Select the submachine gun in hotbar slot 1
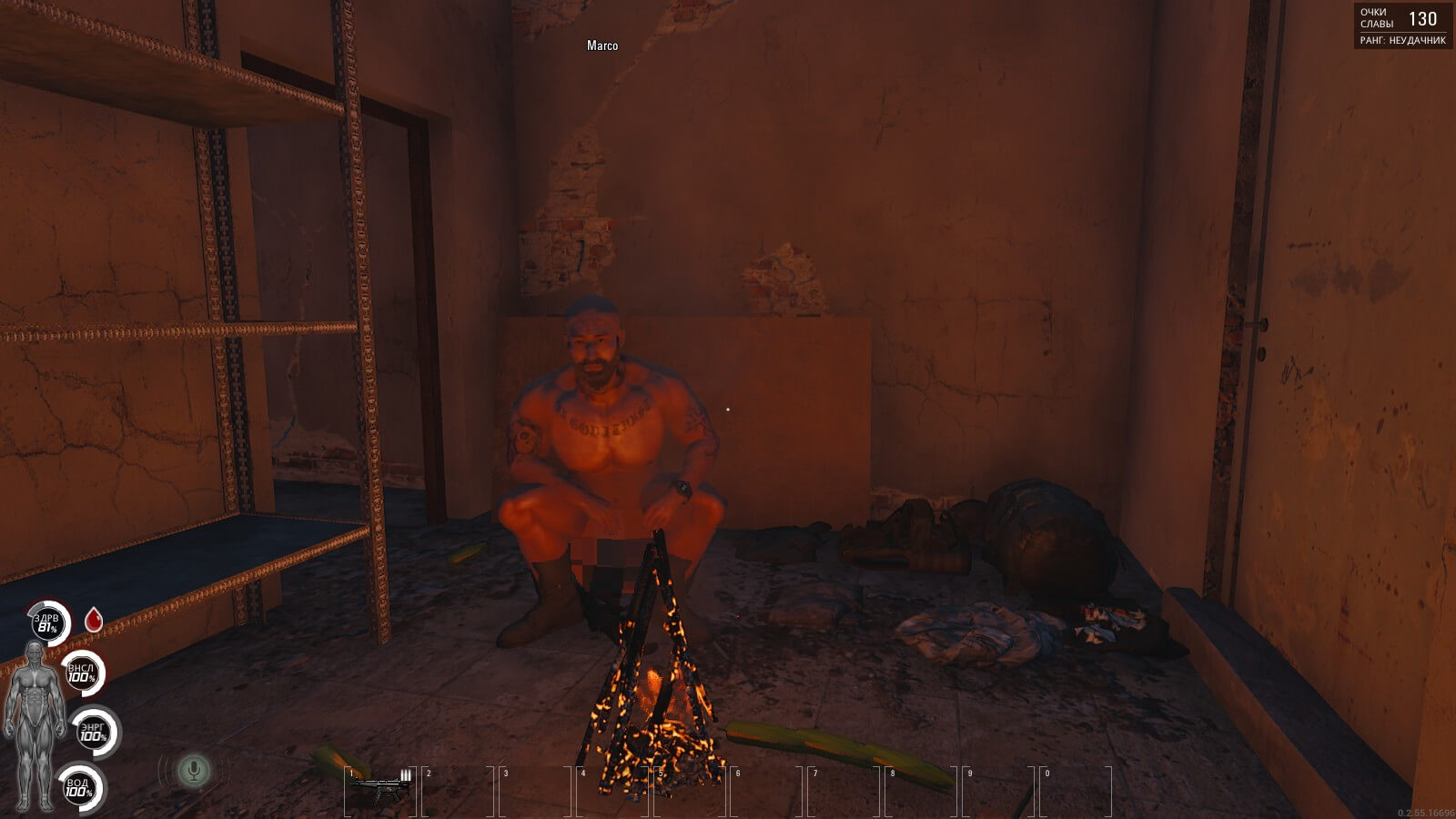Image resolution: width=1456 pixels, height=819 pixels. click(379, 784)
